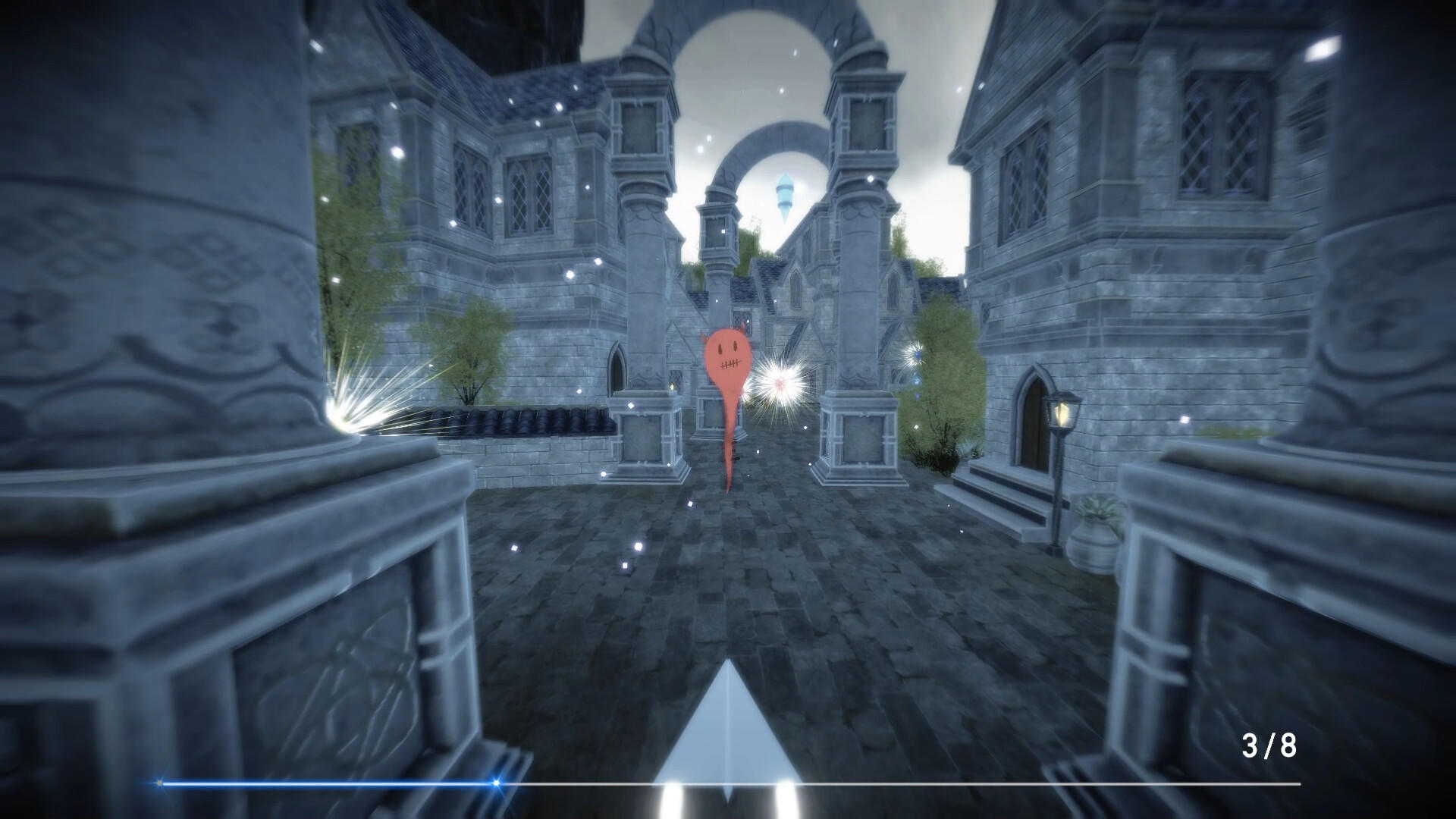Image resolution: width=1456 pixels, height=819 pixels.
Task: Click the glowing lantern flame
Action: [x=1062, y=412]
